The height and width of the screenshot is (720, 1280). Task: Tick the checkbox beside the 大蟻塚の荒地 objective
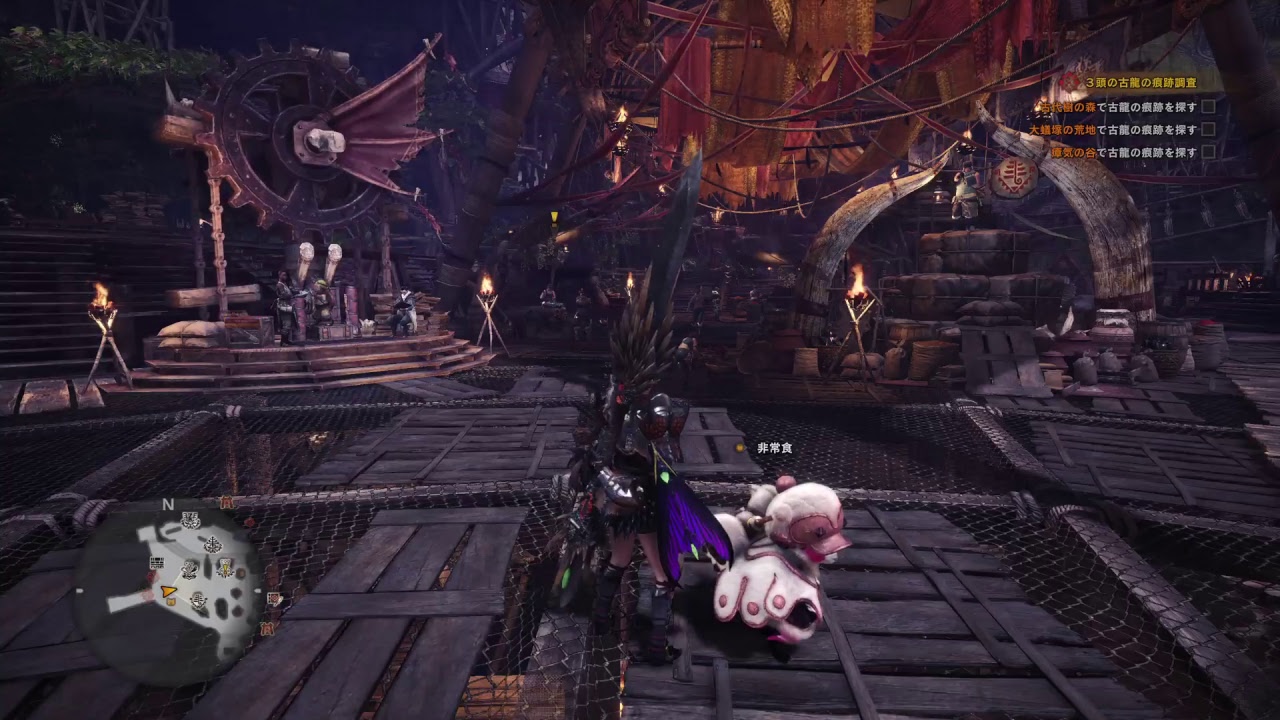1208,129
